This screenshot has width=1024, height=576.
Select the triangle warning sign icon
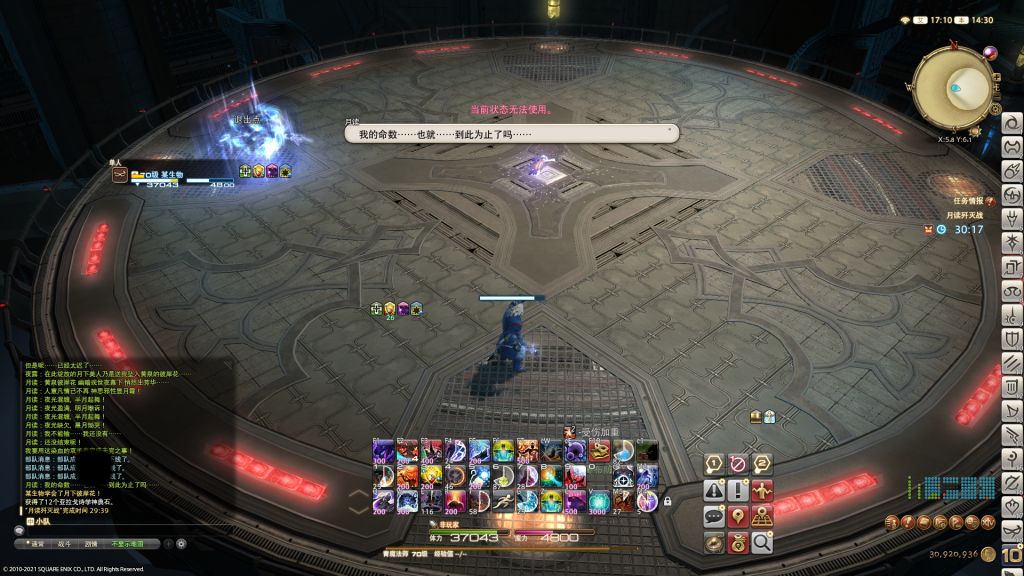coord(714,490)
